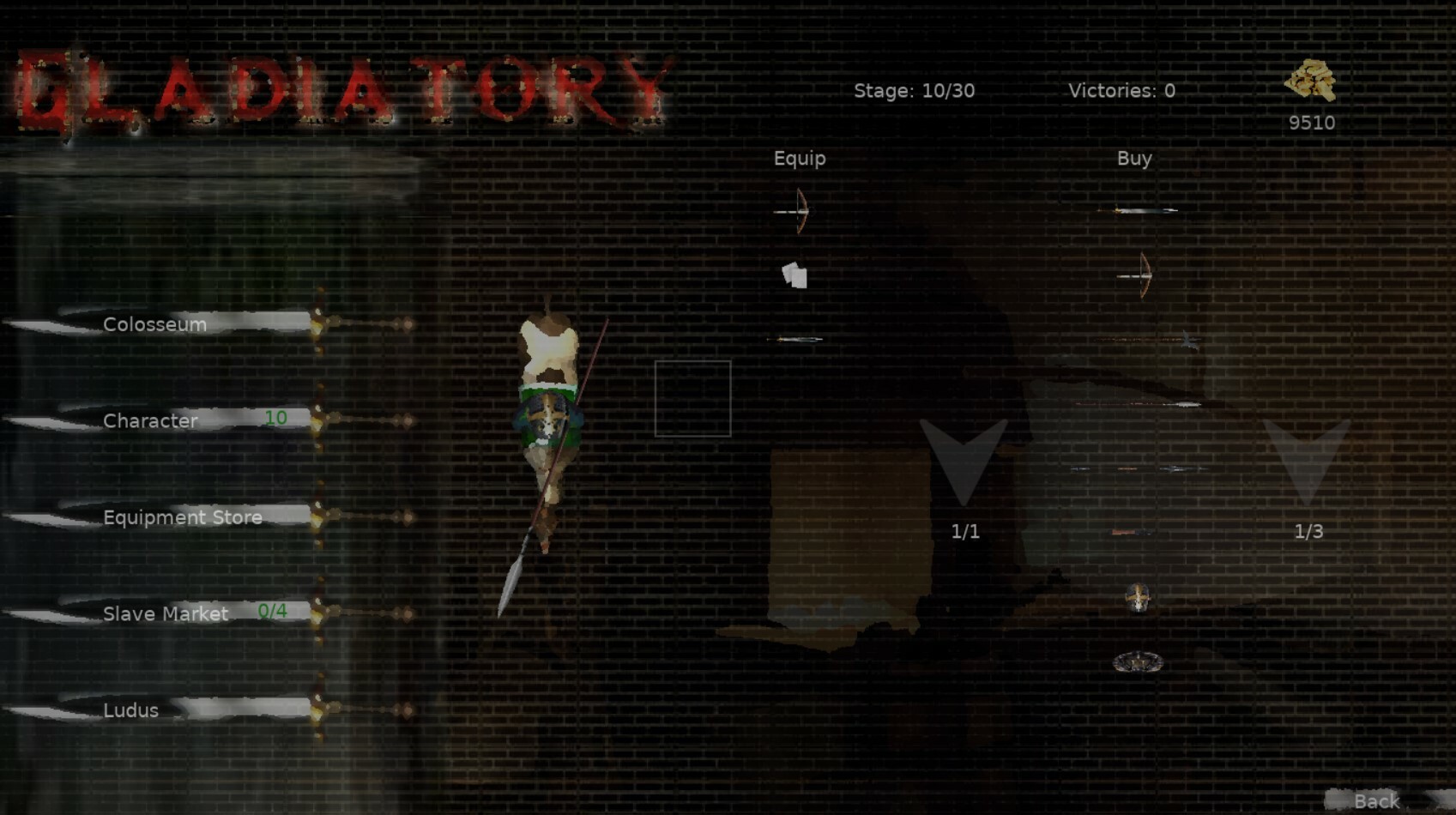Open the Character screen
Image resolution: width=1456 pixels, height=815 pixels.
(x=151, y=420)
